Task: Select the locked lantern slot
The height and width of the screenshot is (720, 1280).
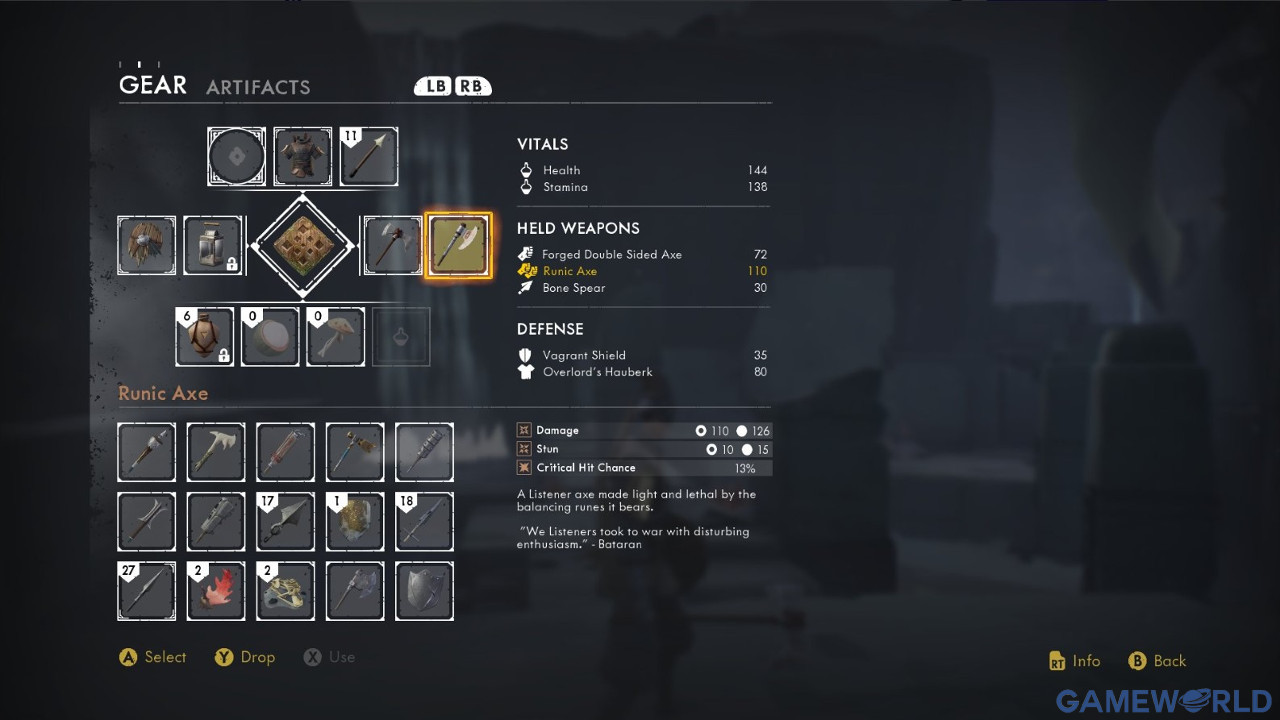Action: click(x=213, y=245)
